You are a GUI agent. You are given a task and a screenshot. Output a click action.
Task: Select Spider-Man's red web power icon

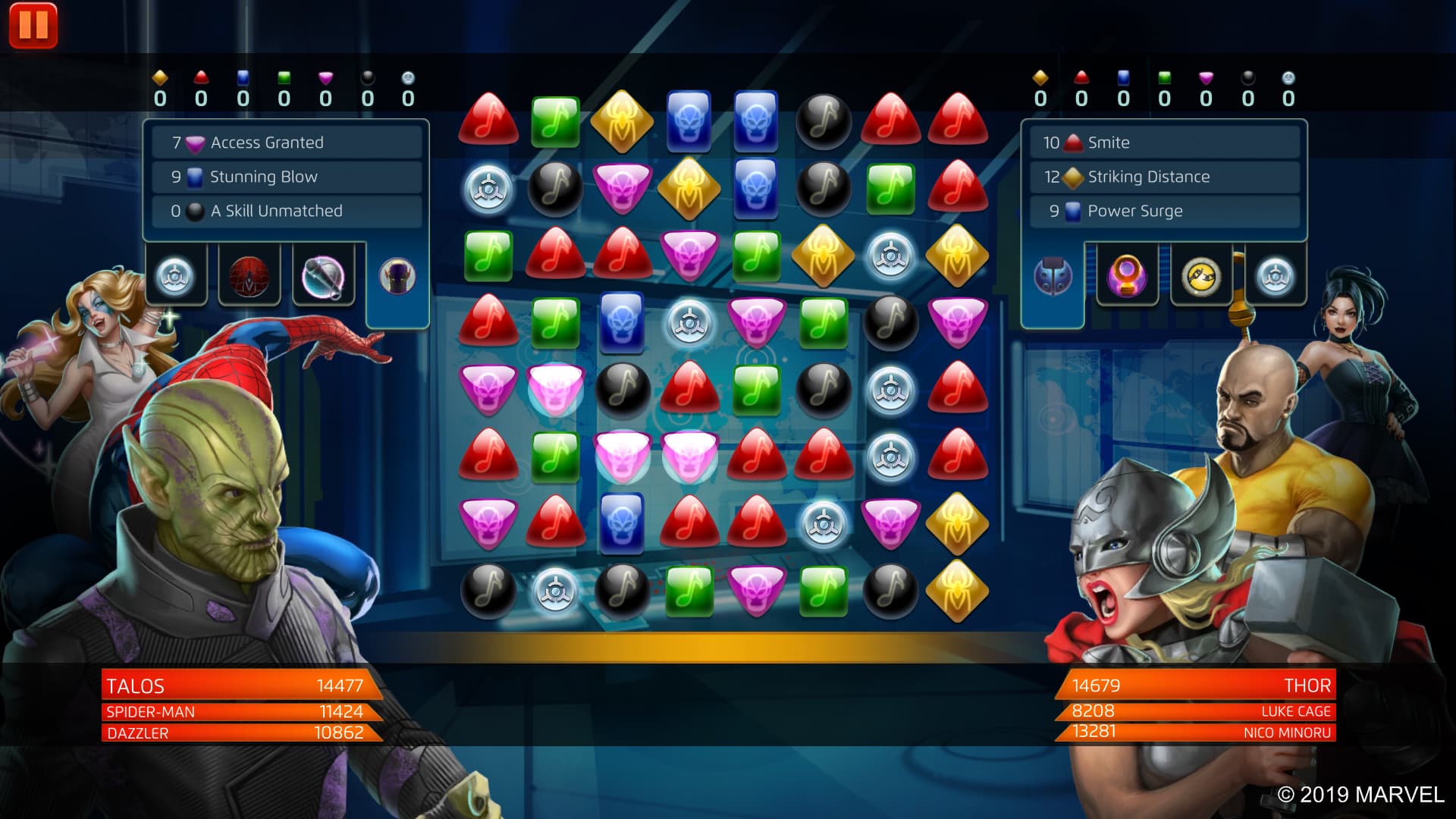(249, 275)
